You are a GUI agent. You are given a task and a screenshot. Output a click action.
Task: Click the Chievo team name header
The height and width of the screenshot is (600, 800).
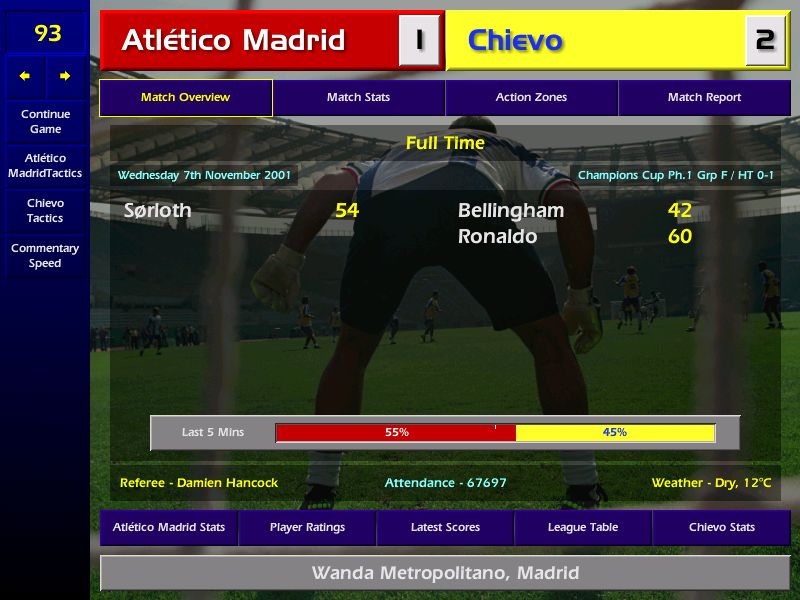coord(515,40)
